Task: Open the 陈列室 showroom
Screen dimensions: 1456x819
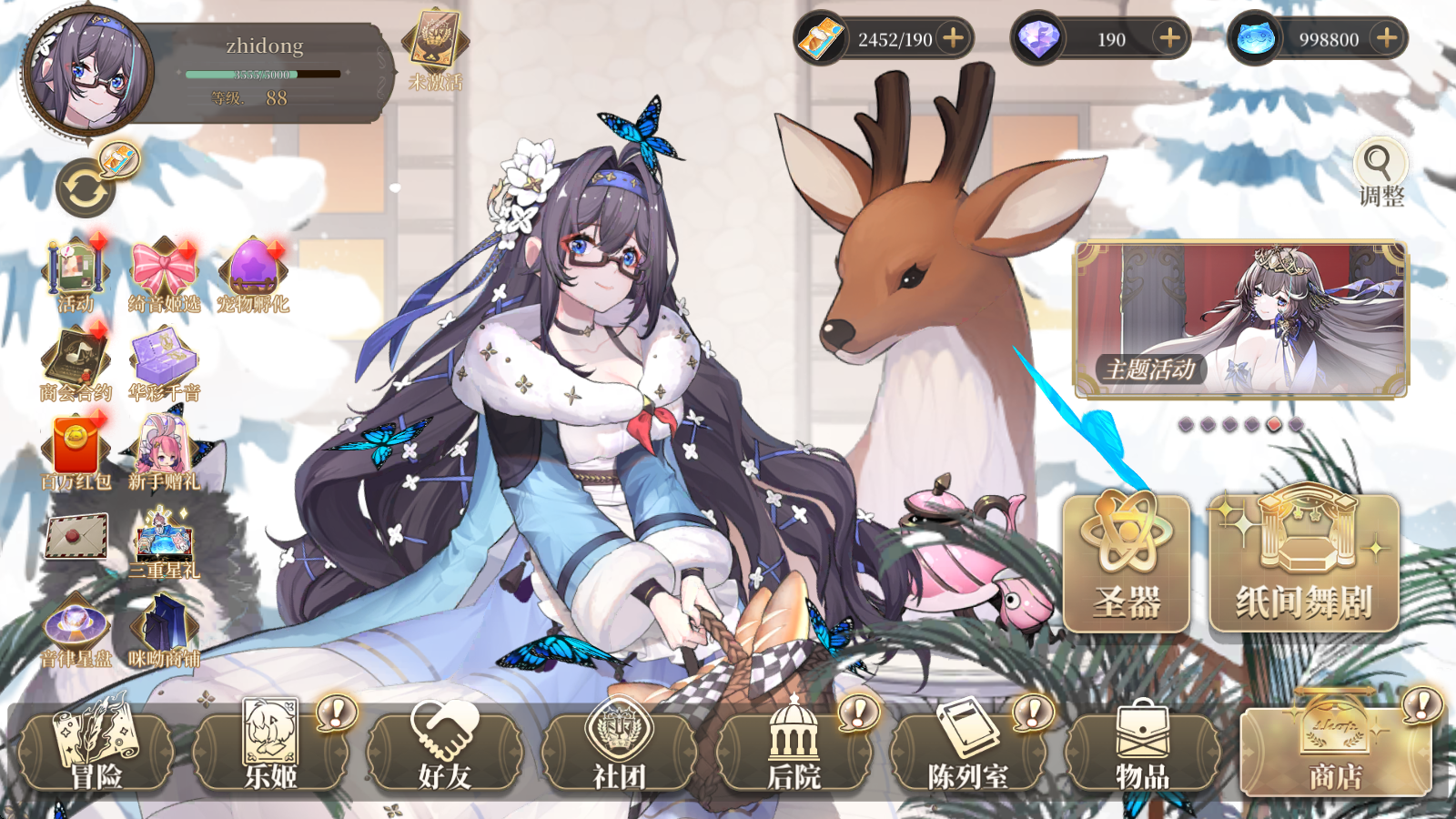Action: (968, 751)
